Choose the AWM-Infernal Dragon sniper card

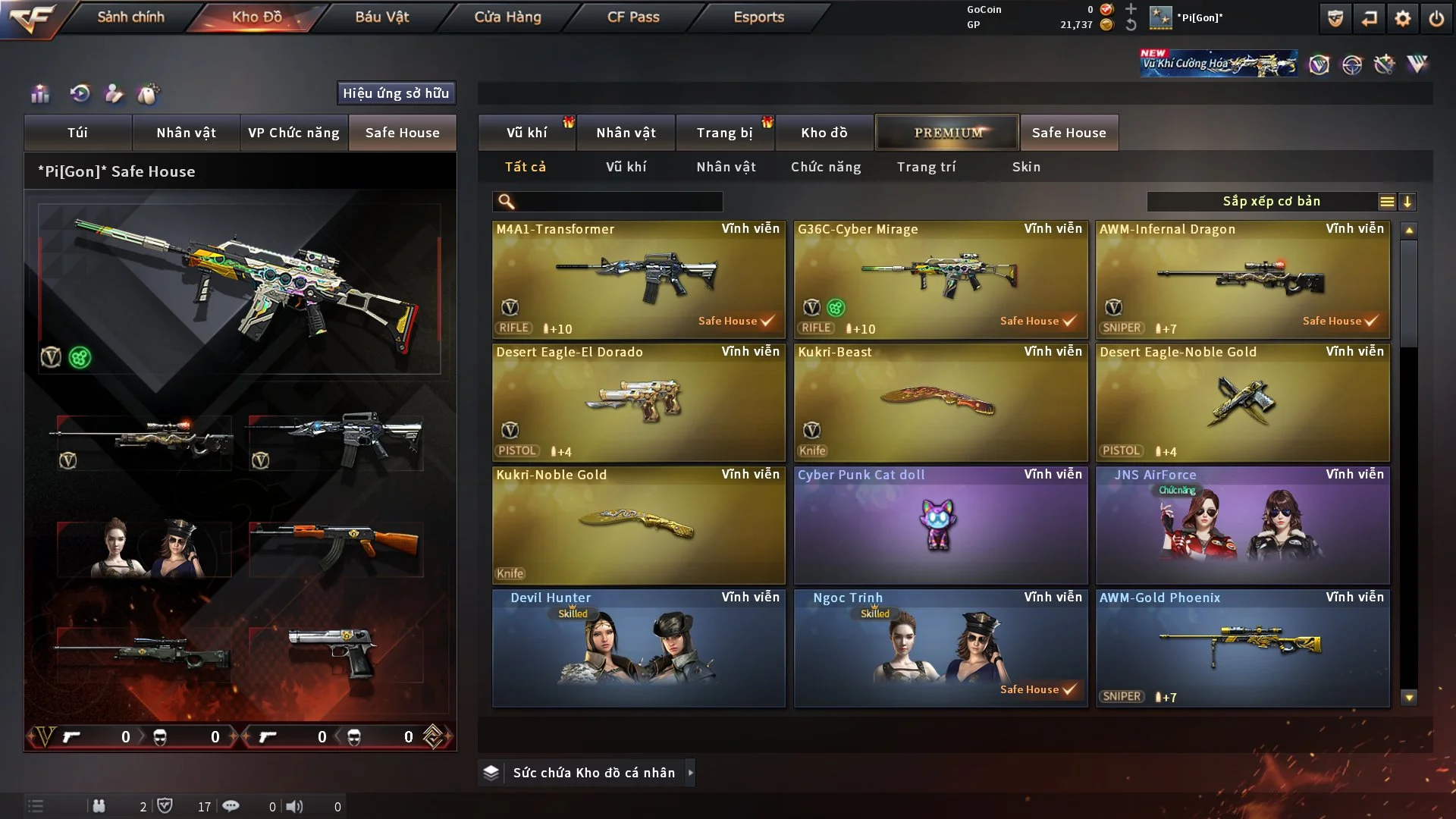(1242, 279)
